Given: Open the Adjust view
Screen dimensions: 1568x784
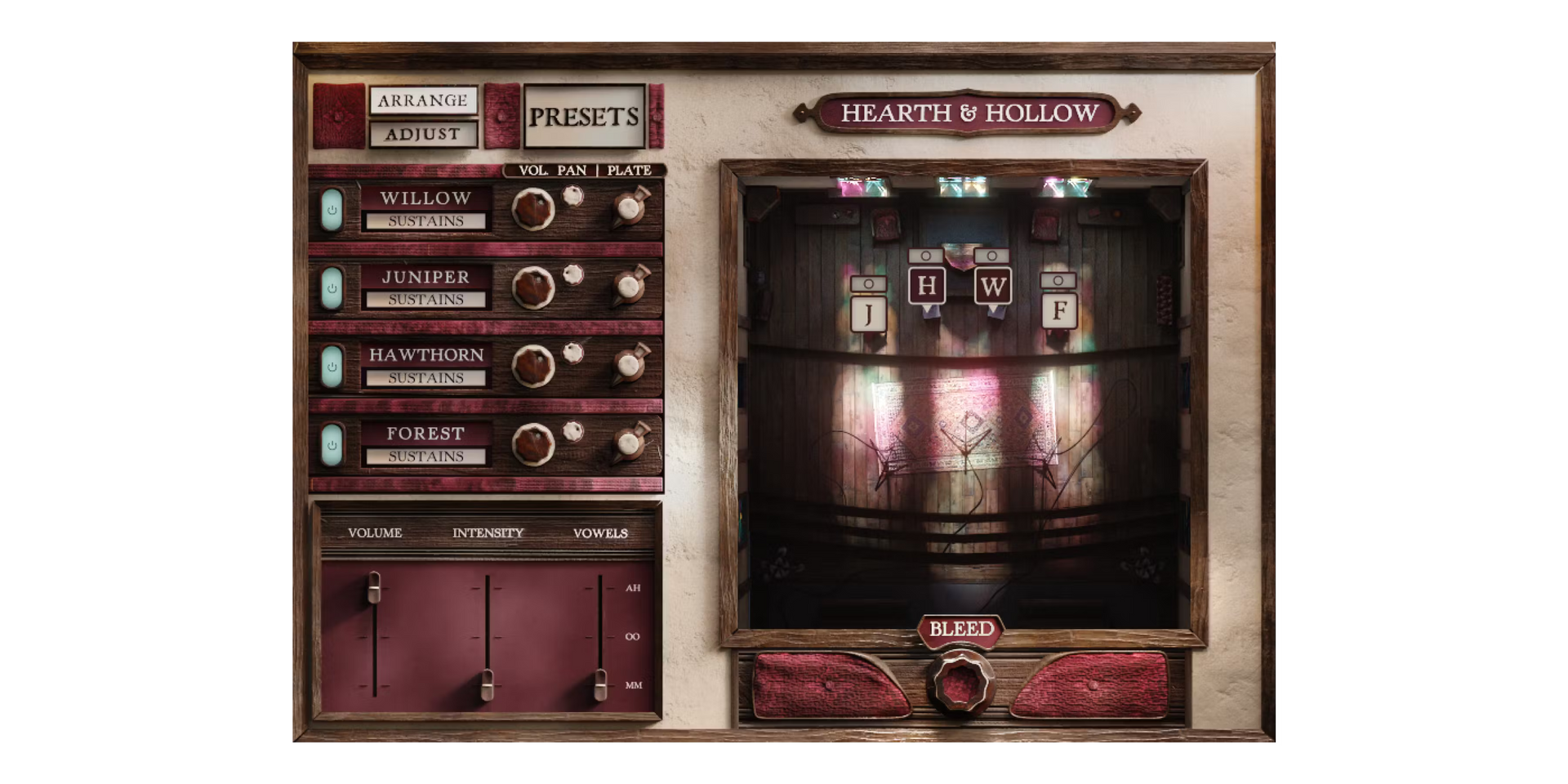Looking at the screenshot, I should tap(423, 134).
